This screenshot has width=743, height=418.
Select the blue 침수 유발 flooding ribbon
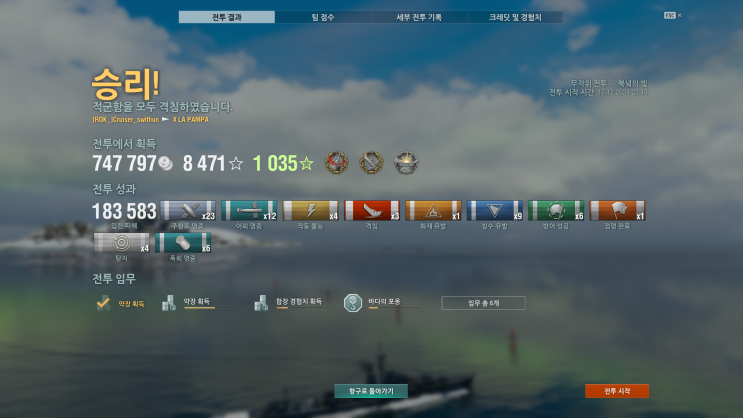495,210
